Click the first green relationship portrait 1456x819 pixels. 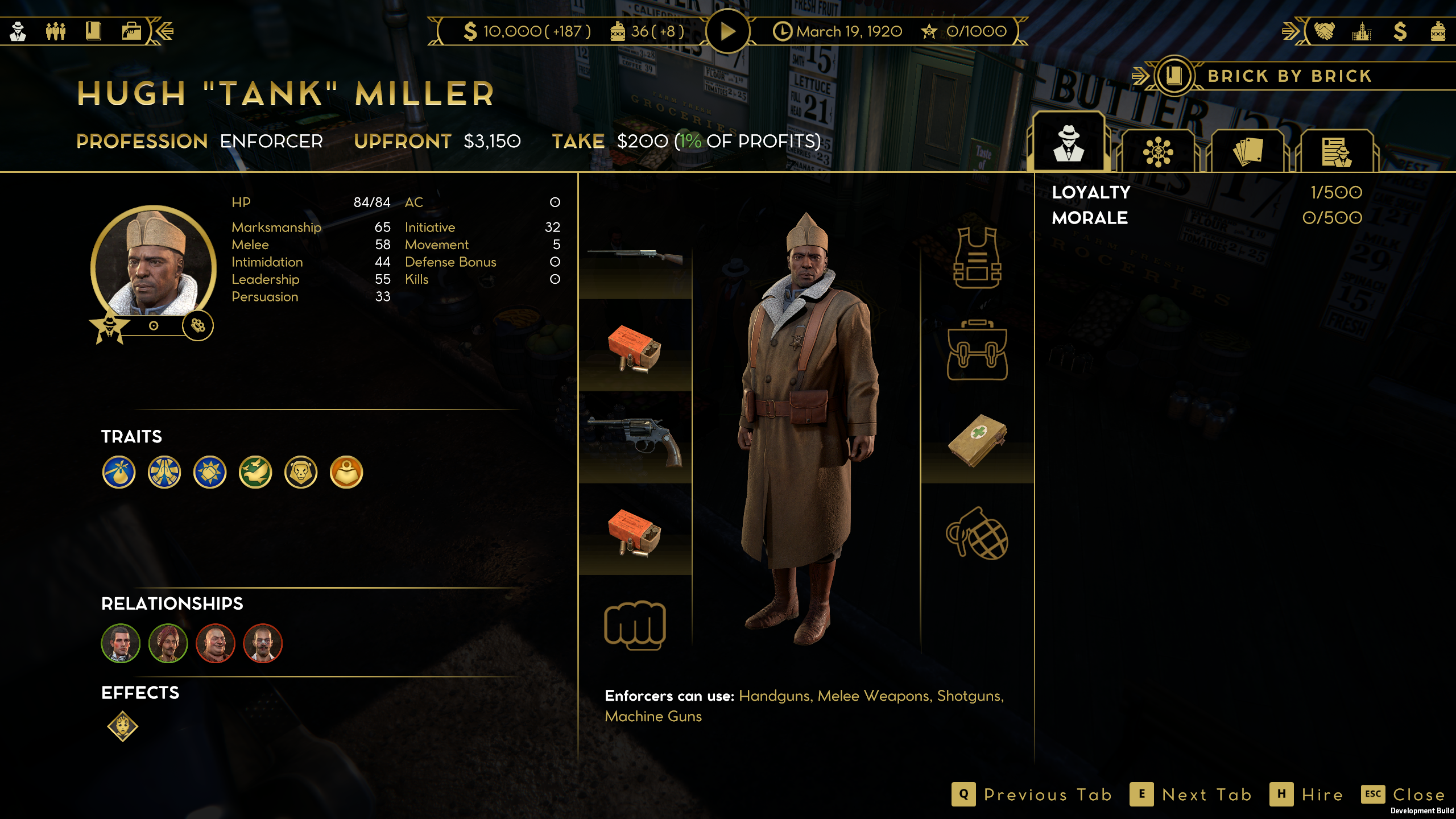click(120, 643)
